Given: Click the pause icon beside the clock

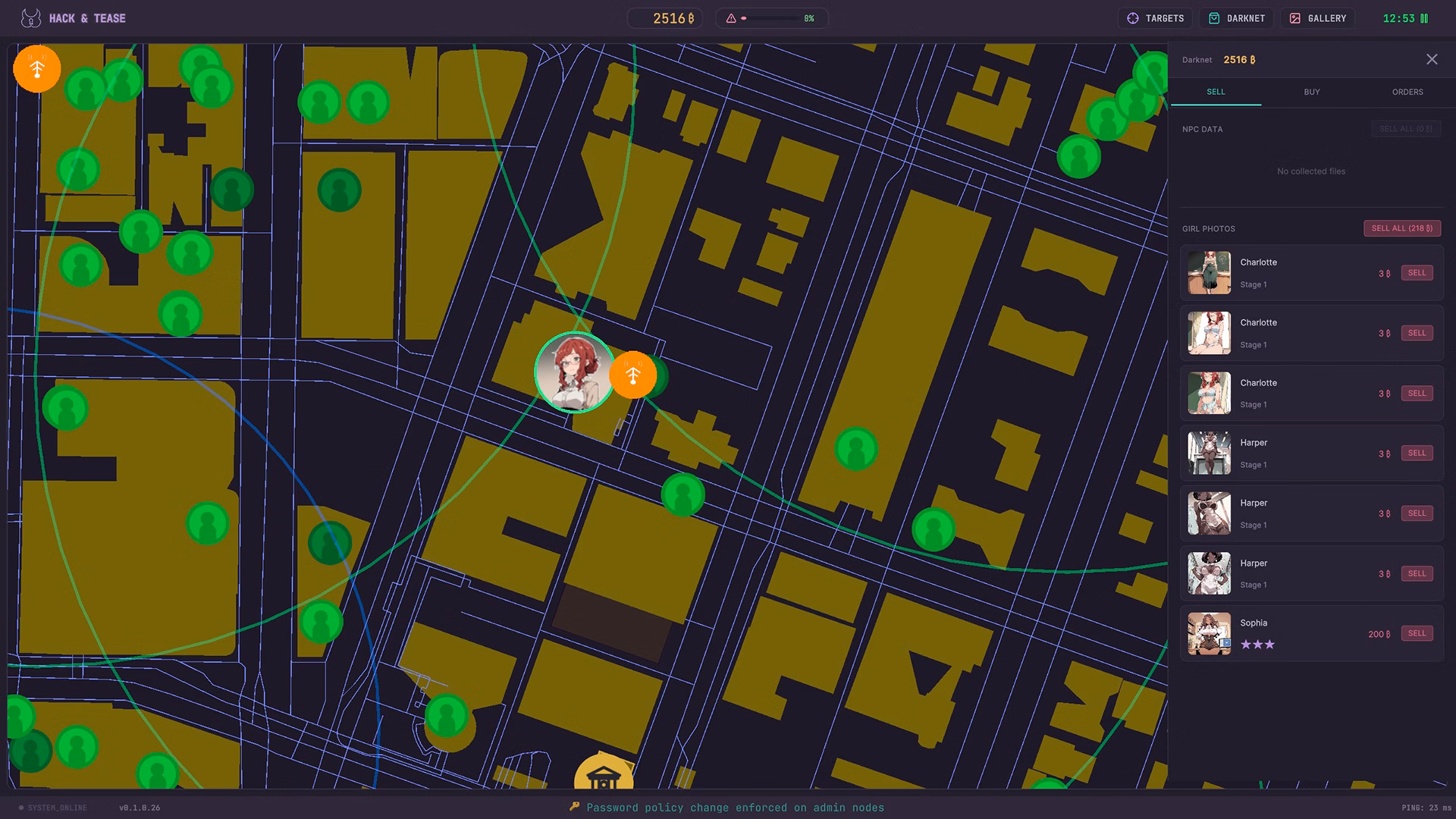Looking at the screenshot, I should (x=1424, y=18).
